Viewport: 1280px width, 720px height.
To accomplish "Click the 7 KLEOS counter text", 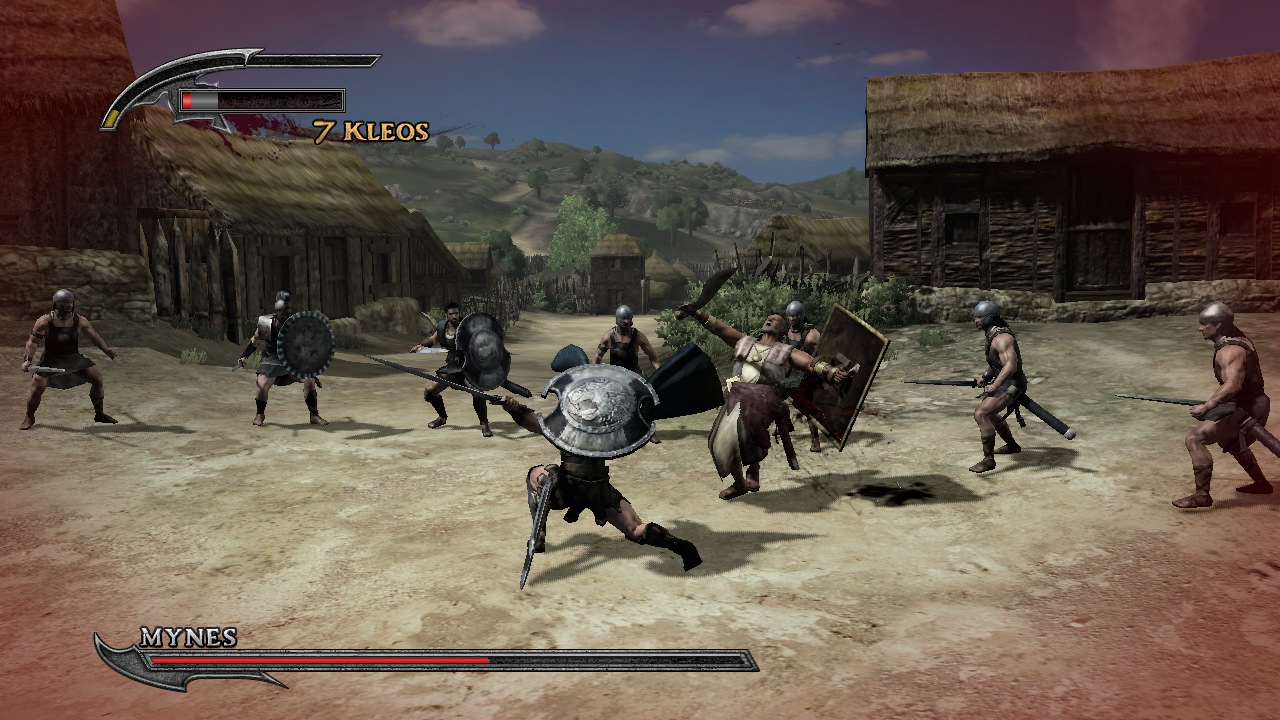I will tap(371, 131).
